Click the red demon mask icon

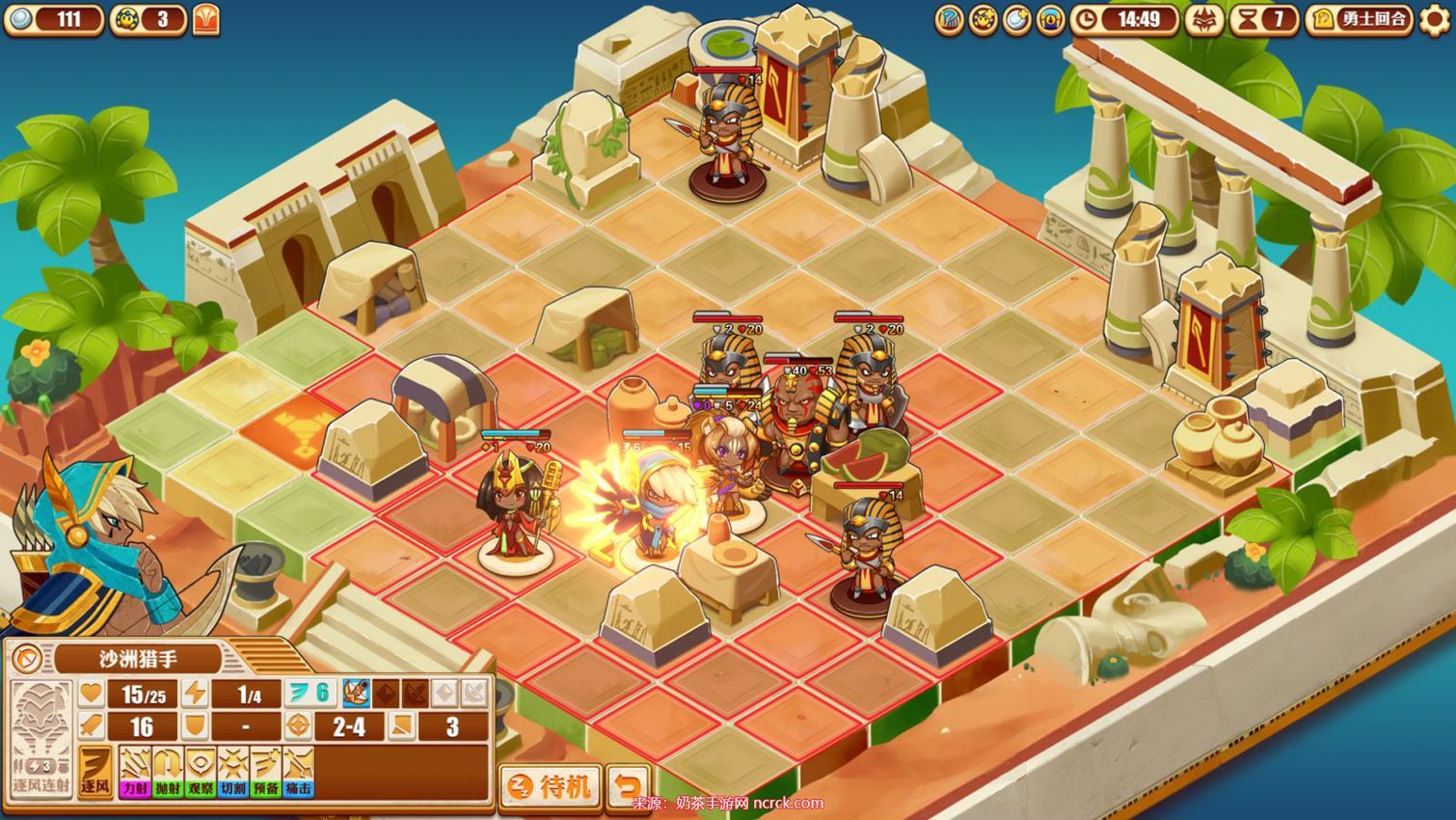[1204, 20]
